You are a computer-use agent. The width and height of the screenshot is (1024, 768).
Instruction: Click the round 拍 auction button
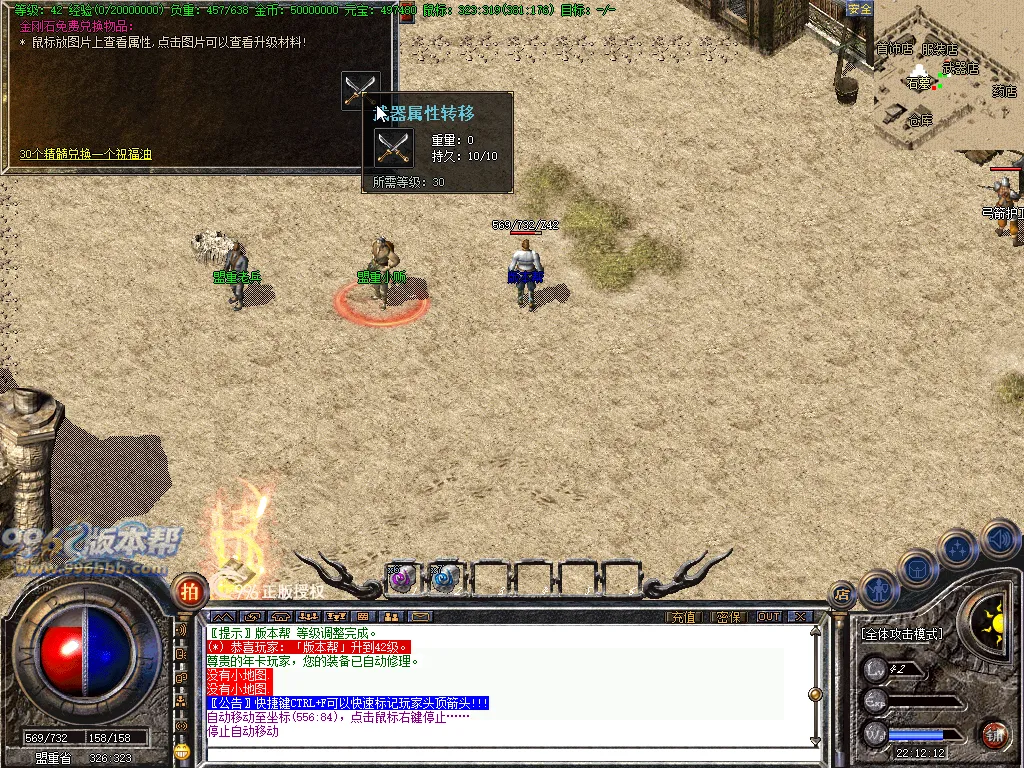point(188,591)
